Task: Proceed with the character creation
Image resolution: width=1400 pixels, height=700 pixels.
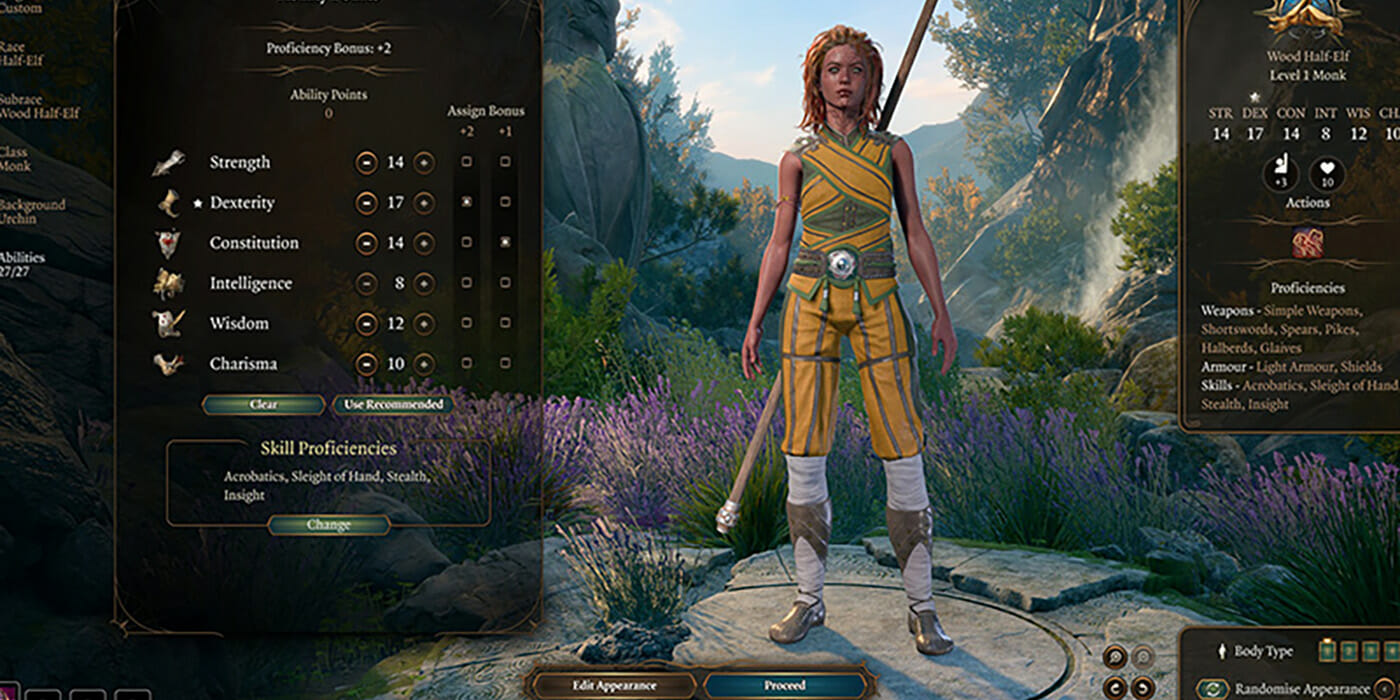Action: pos(786,686)
